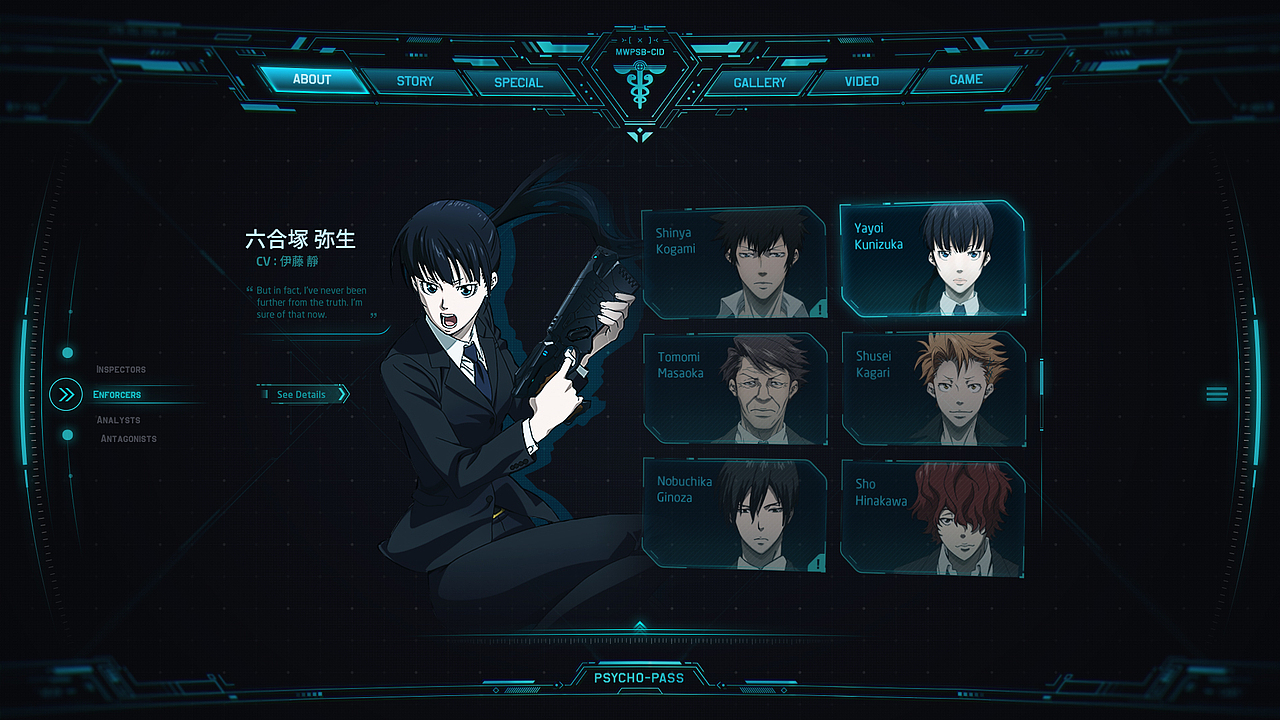Select Sho Hinakawa's character thumbnail
1280x720 pixels.
tap(932, 517)
